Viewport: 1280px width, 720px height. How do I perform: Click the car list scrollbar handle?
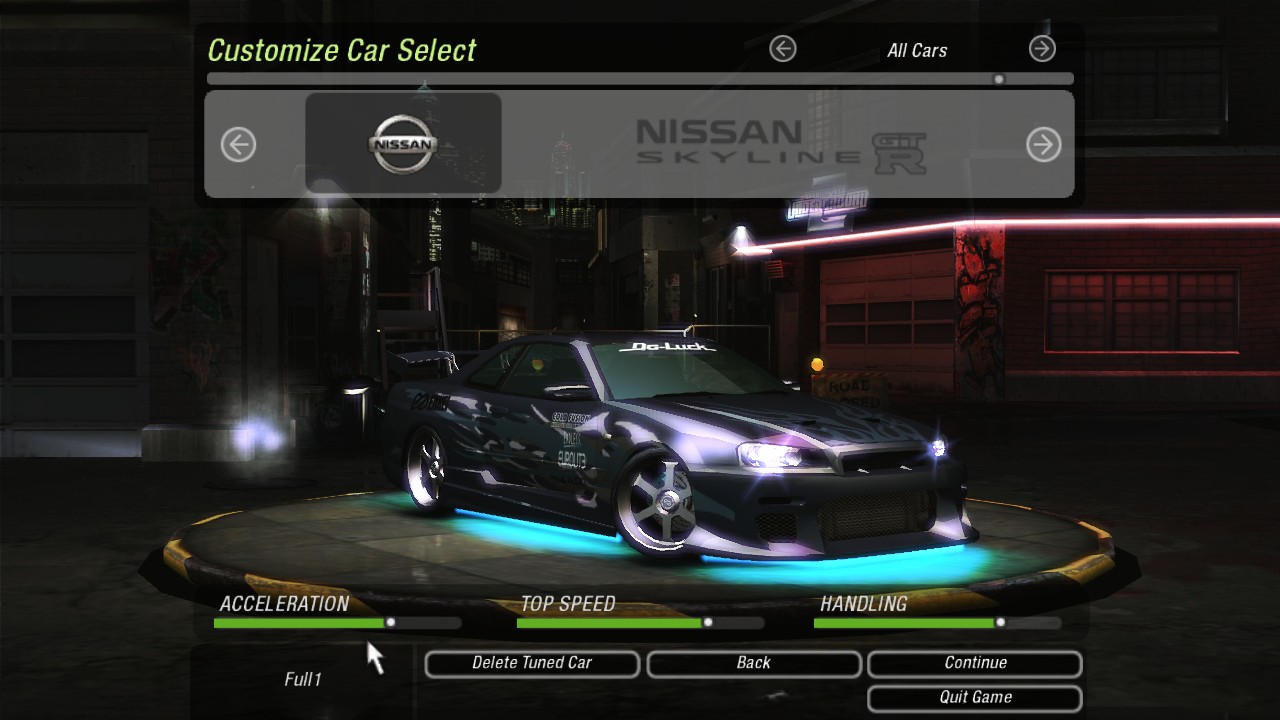[x=998, y=79]
